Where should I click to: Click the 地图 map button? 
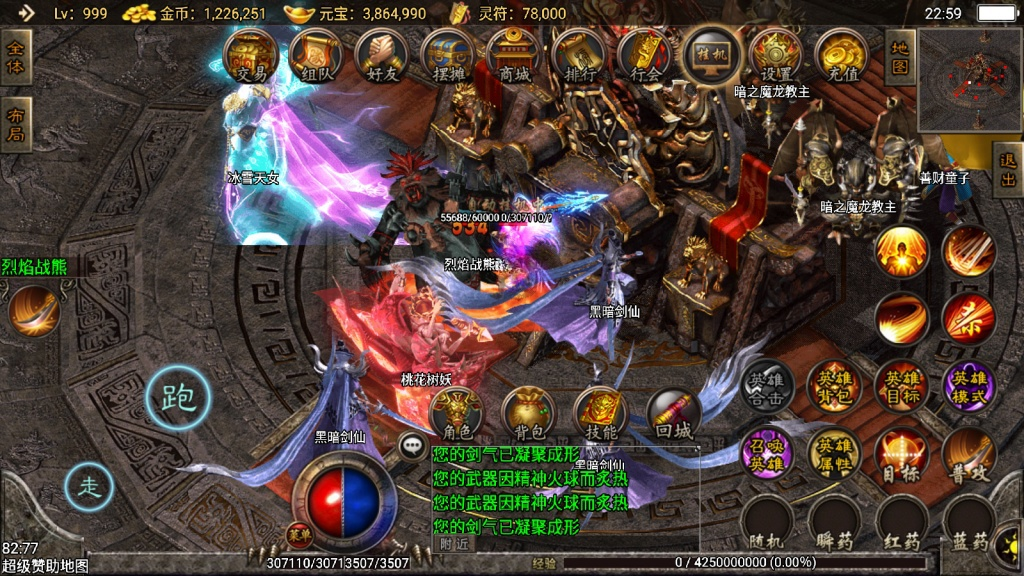tap(900, 57)
